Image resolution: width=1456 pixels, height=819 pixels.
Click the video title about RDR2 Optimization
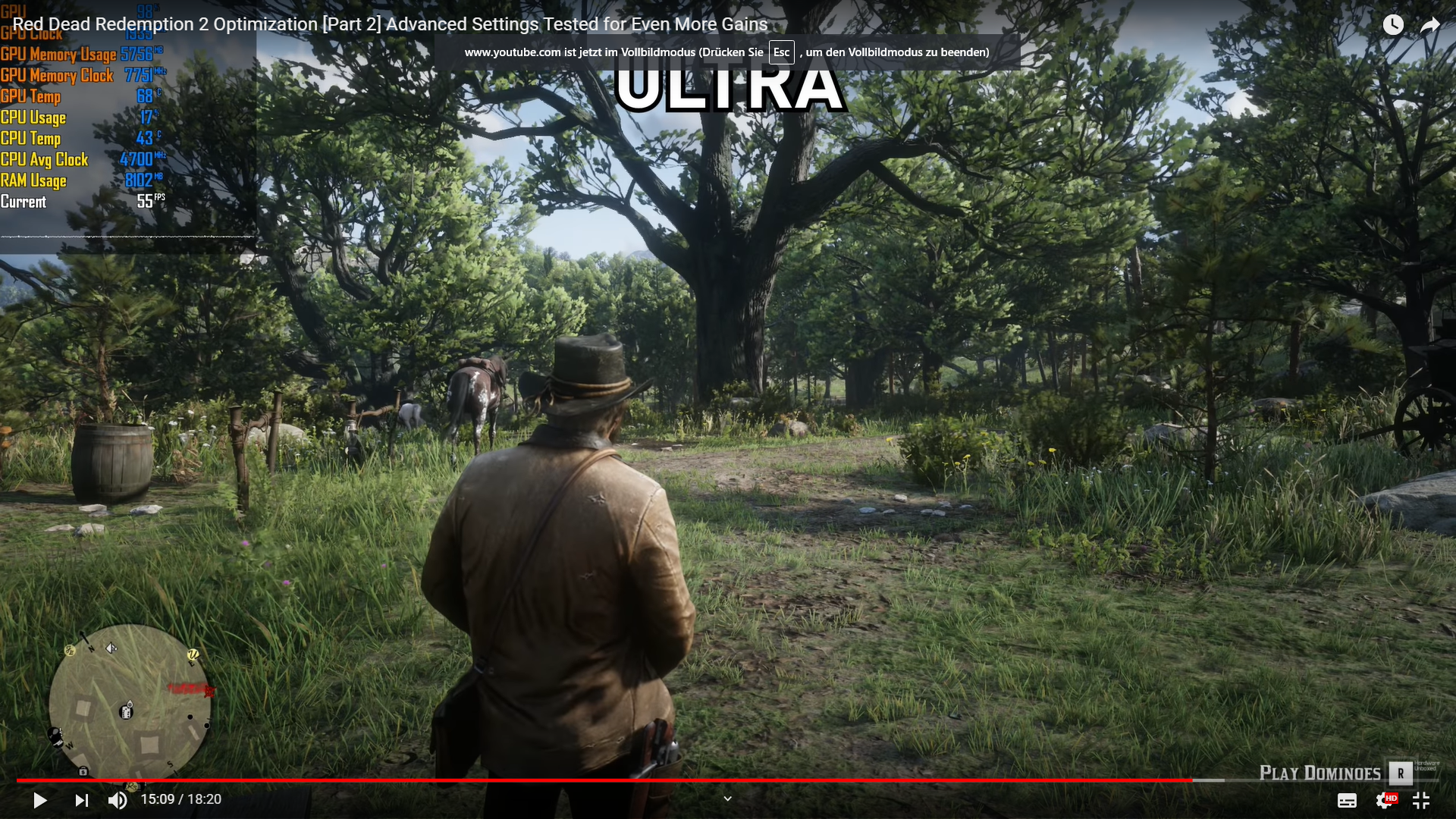click(391, 24)
